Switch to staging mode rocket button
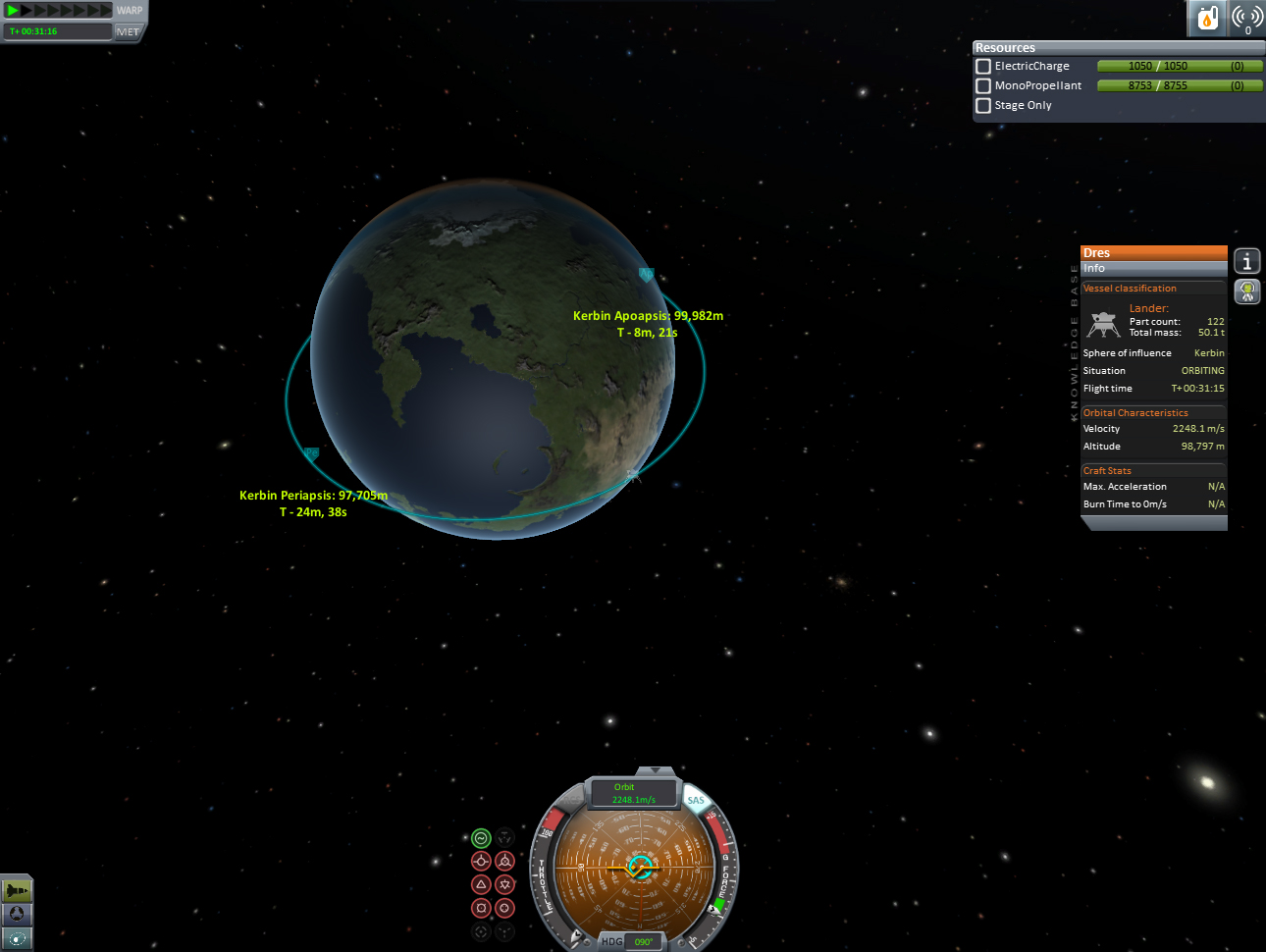Image resolution: width=1266 pixels, height=952 pixels. [x=17, y=890]
